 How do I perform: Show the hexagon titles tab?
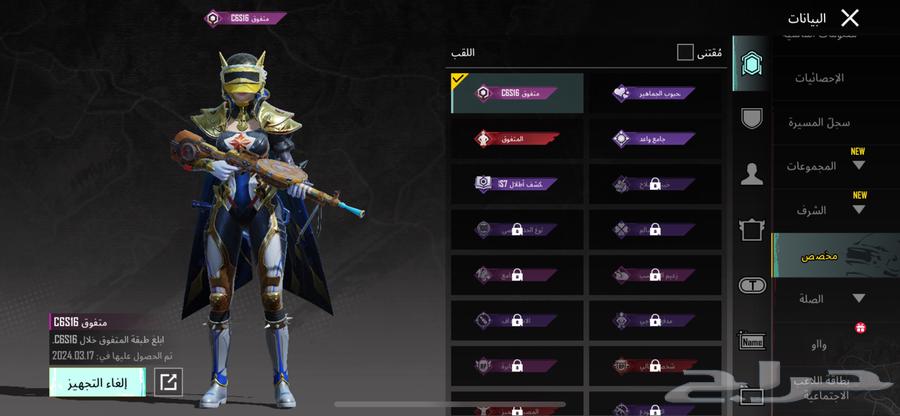(x=751, y=64)
